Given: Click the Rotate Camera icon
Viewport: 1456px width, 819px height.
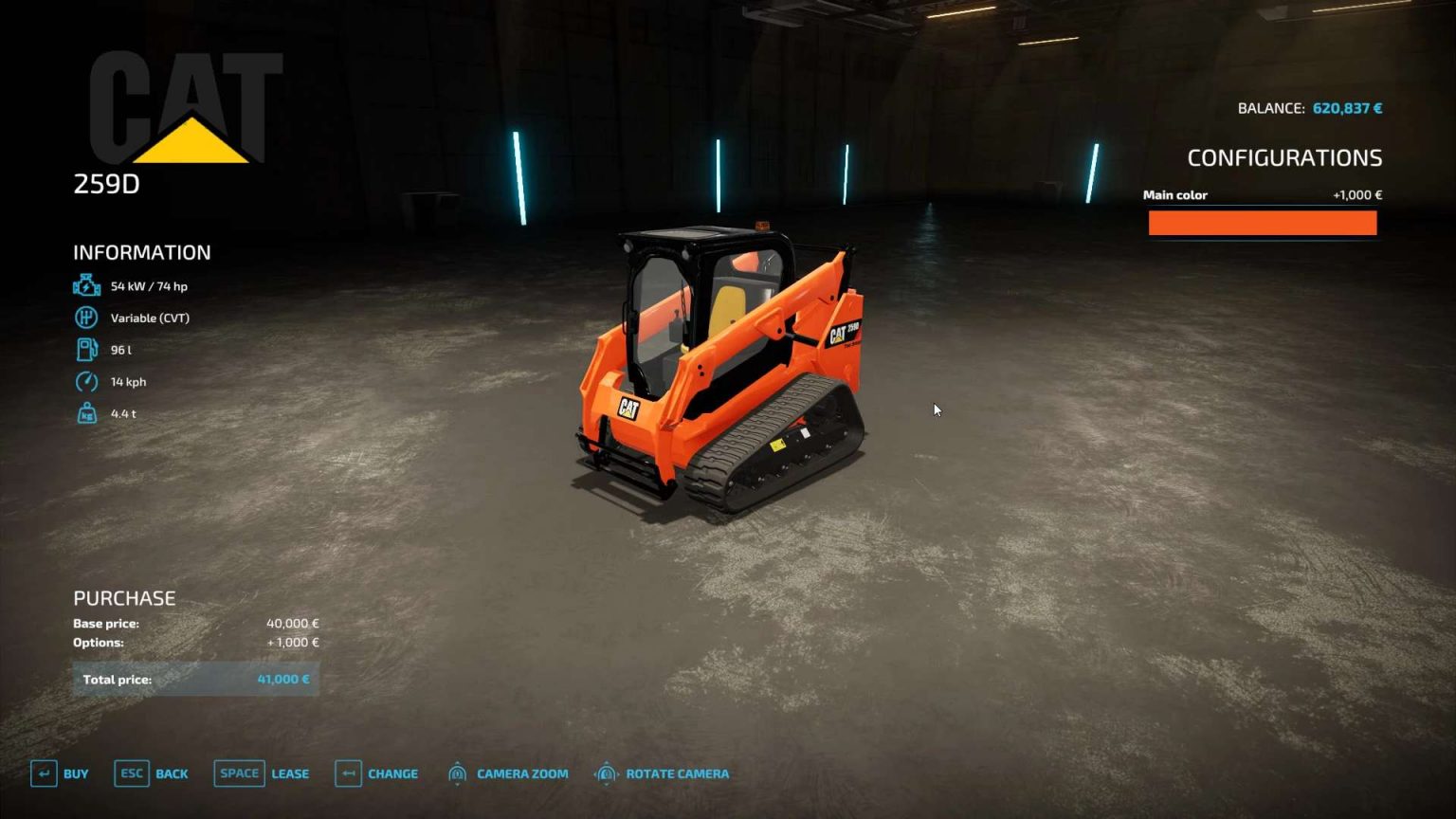Looking at the screenshot, I should [x=605, y=773].
